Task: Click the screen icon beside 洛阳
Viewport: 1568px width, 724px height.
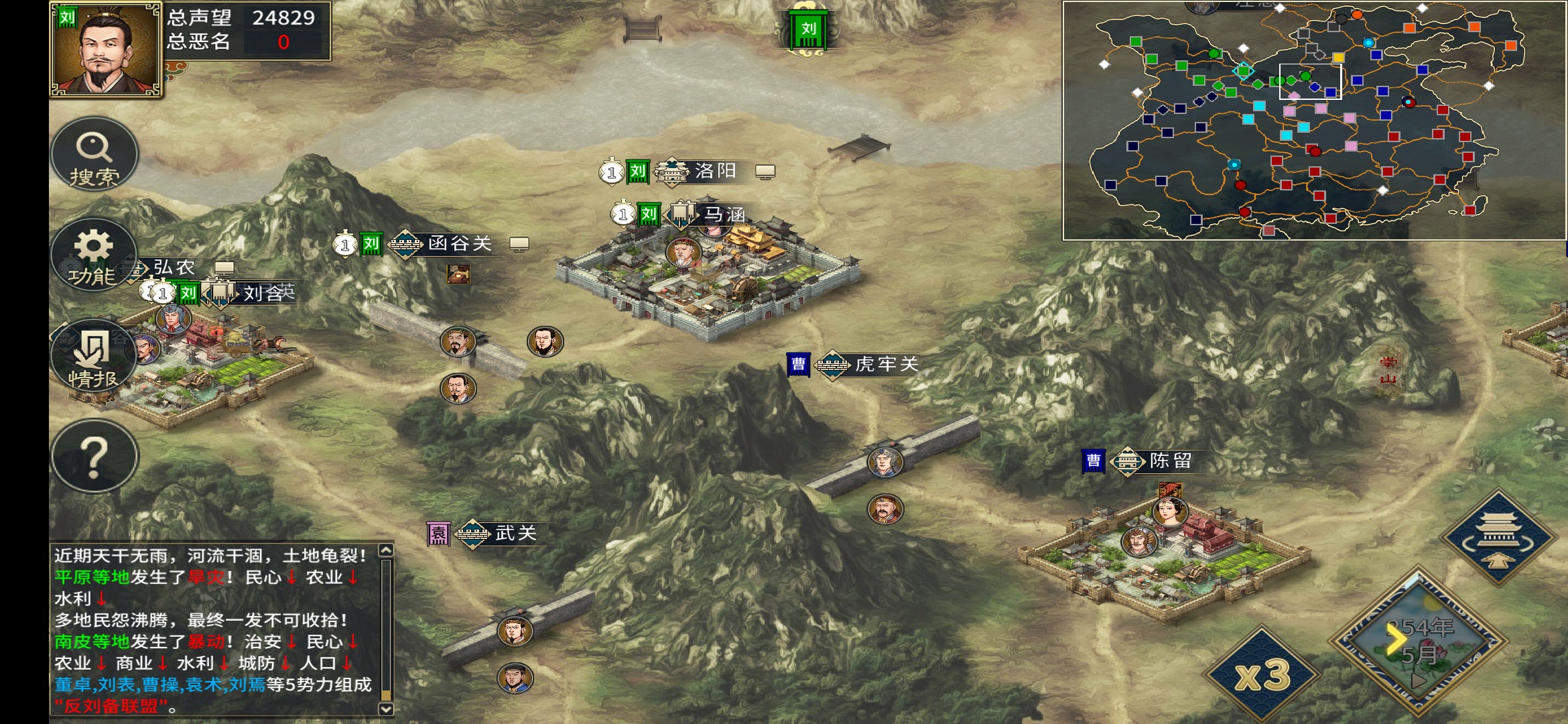Action: 765,172
